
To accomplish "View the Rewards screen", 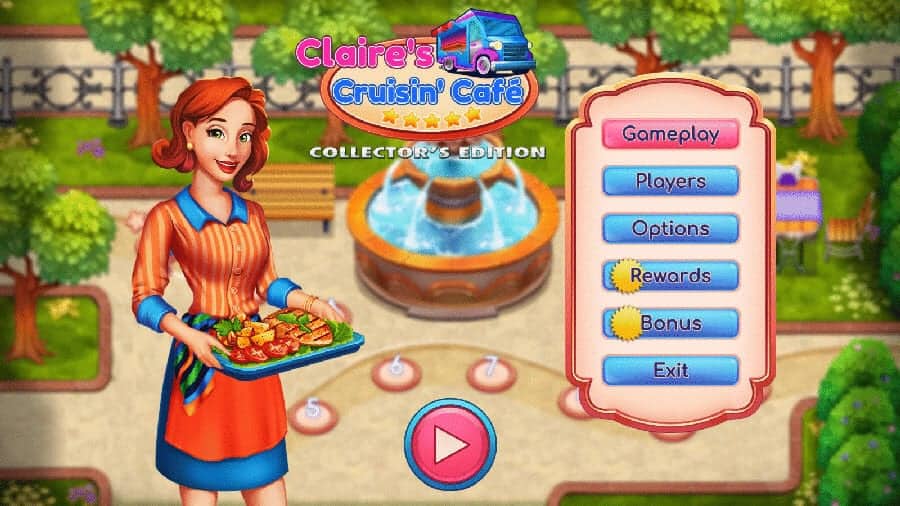I will 670,275.
